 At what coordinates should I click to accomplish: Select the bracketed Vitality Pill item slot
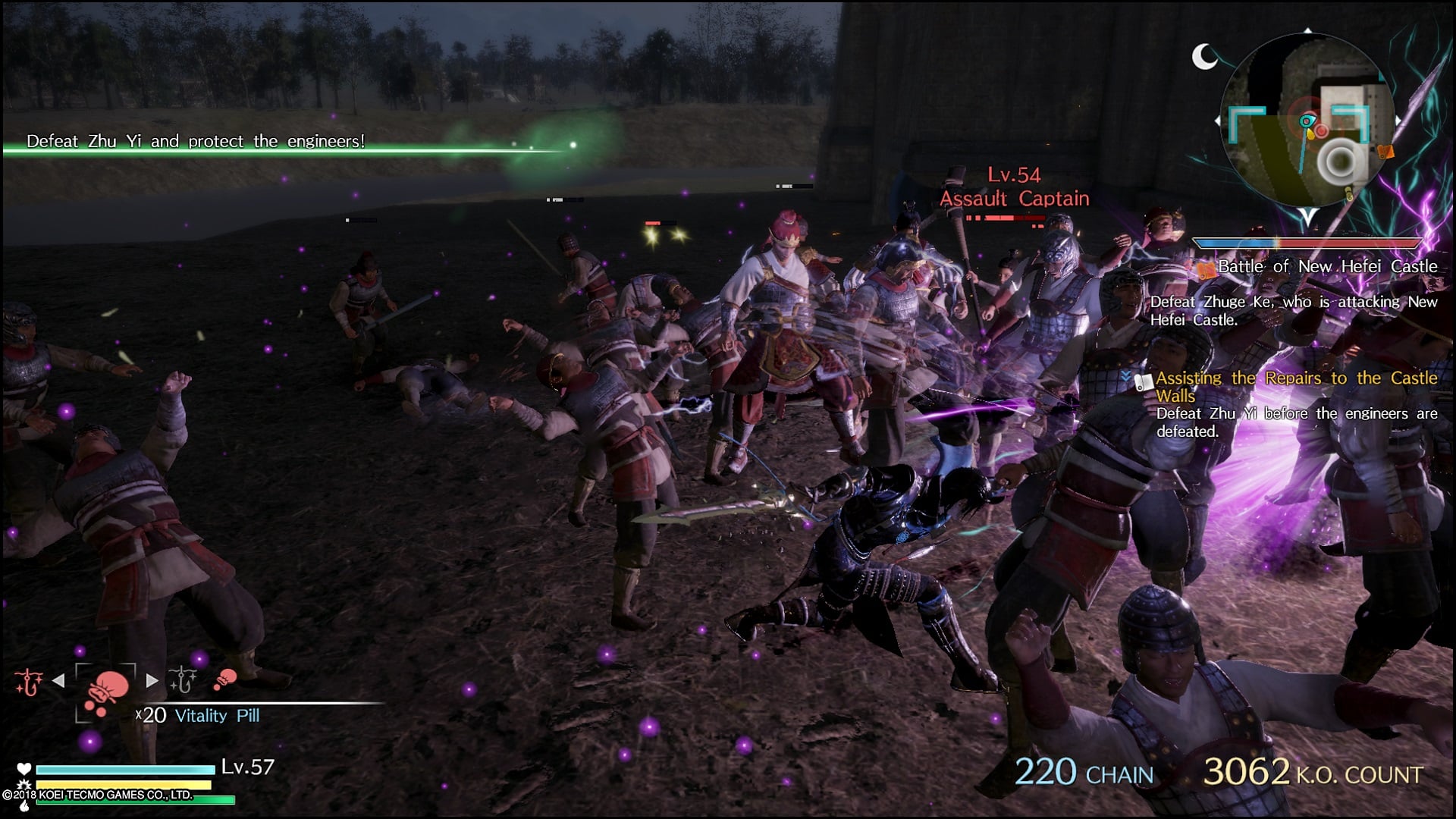105,692
